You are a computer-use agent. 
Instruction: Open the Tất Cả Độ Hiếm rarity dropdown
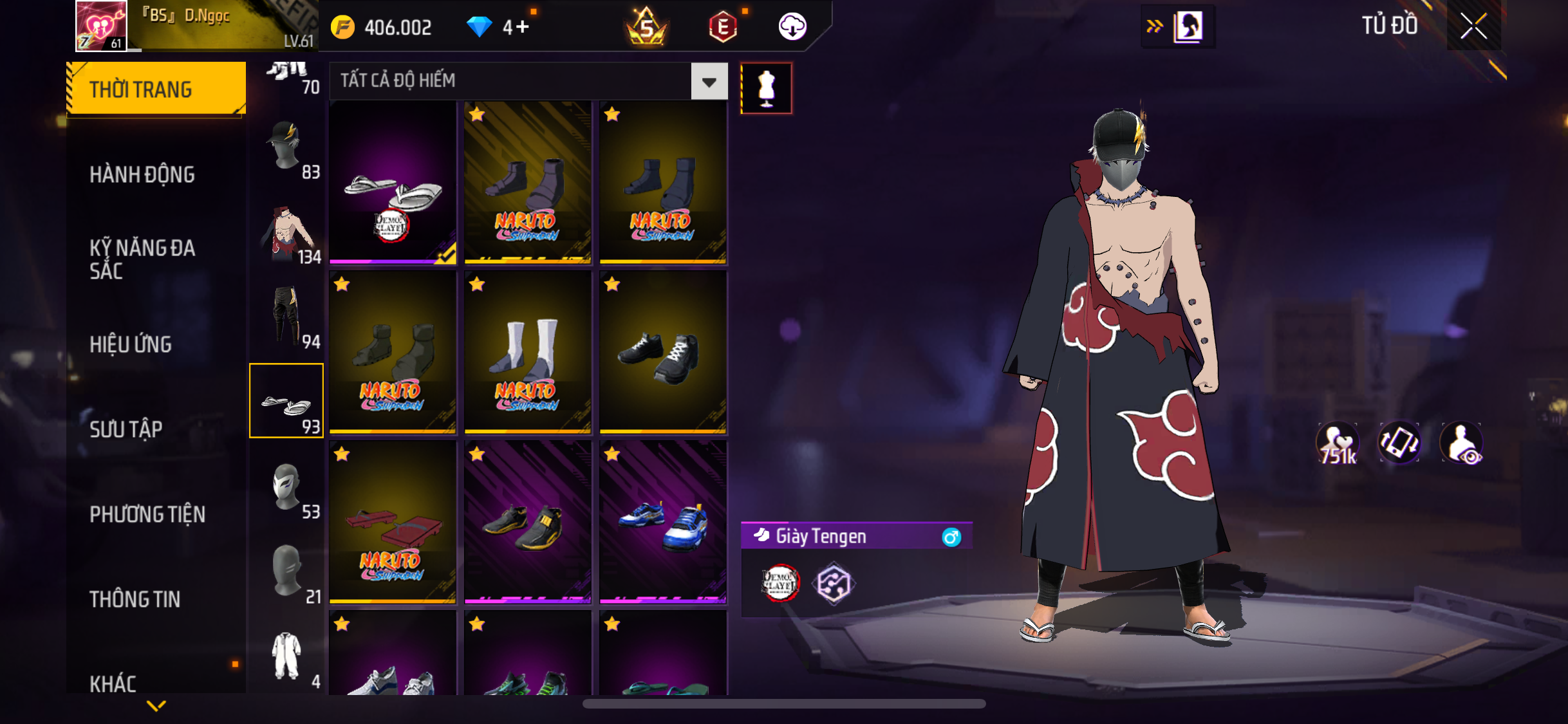709,82
